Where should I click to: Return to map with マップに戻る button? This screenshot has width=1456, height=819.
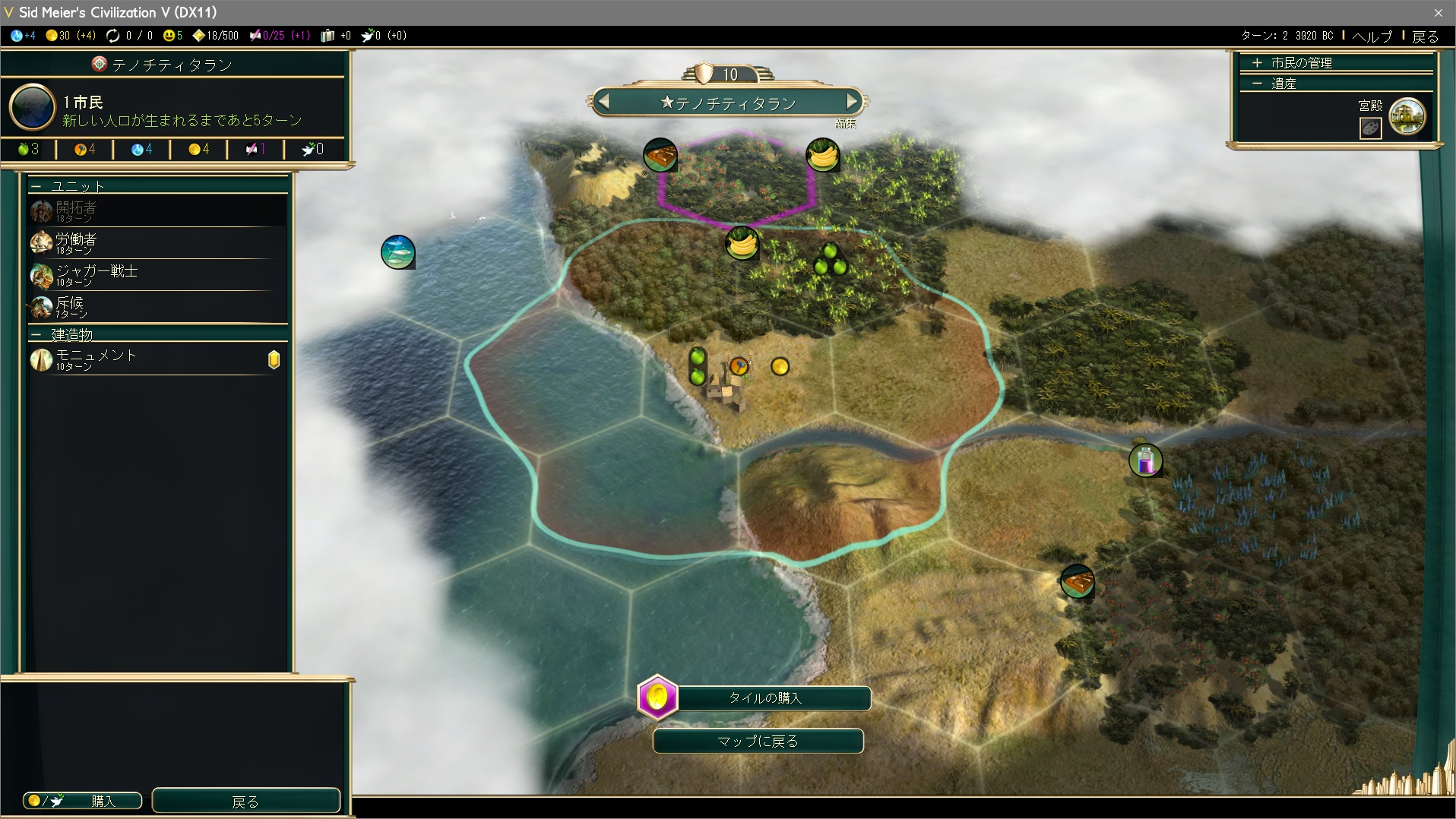coord(758,742)
